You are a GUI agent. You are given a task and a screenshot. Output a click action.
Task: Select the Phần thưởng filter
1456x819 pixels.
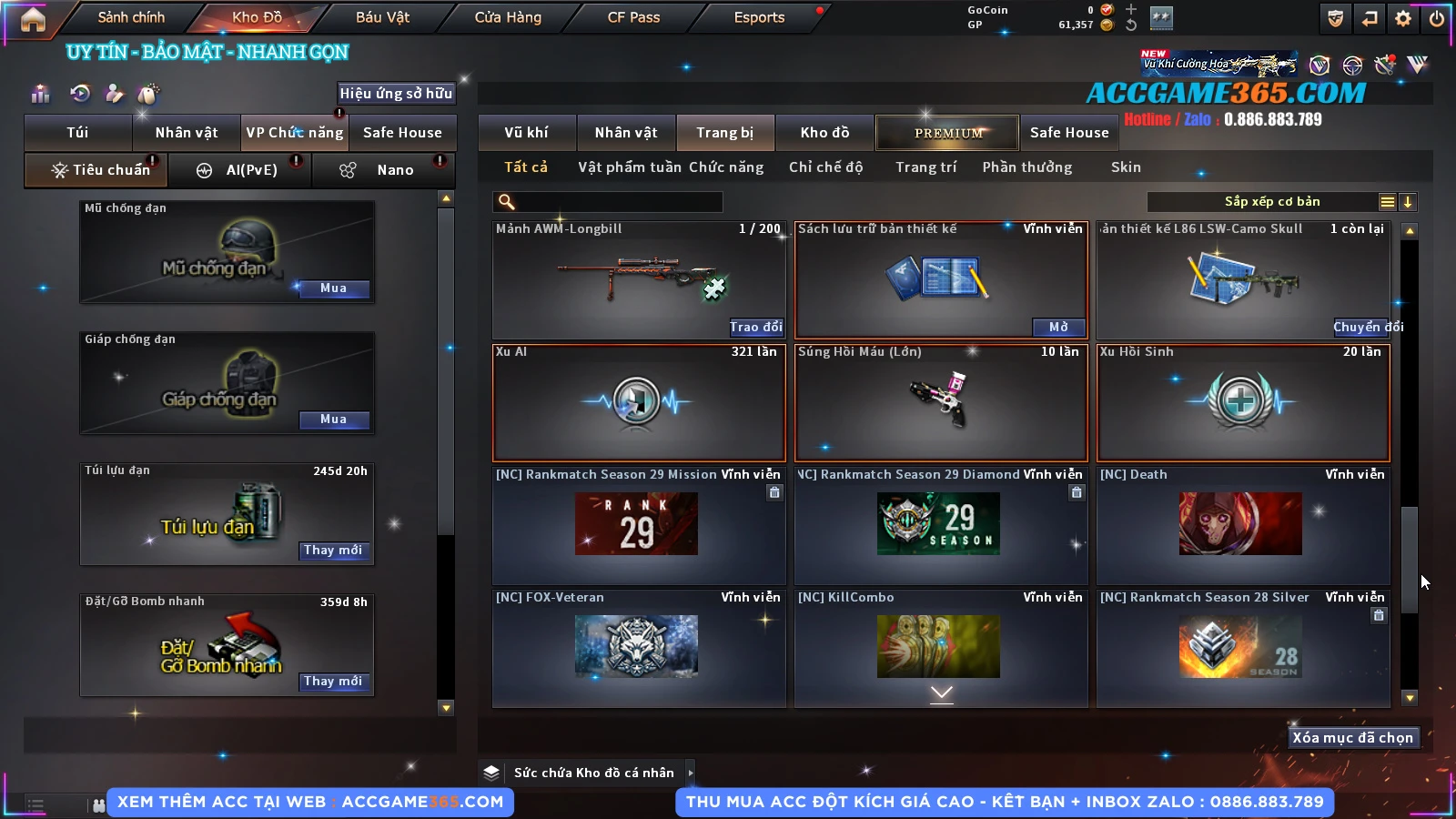(1026, 167)
